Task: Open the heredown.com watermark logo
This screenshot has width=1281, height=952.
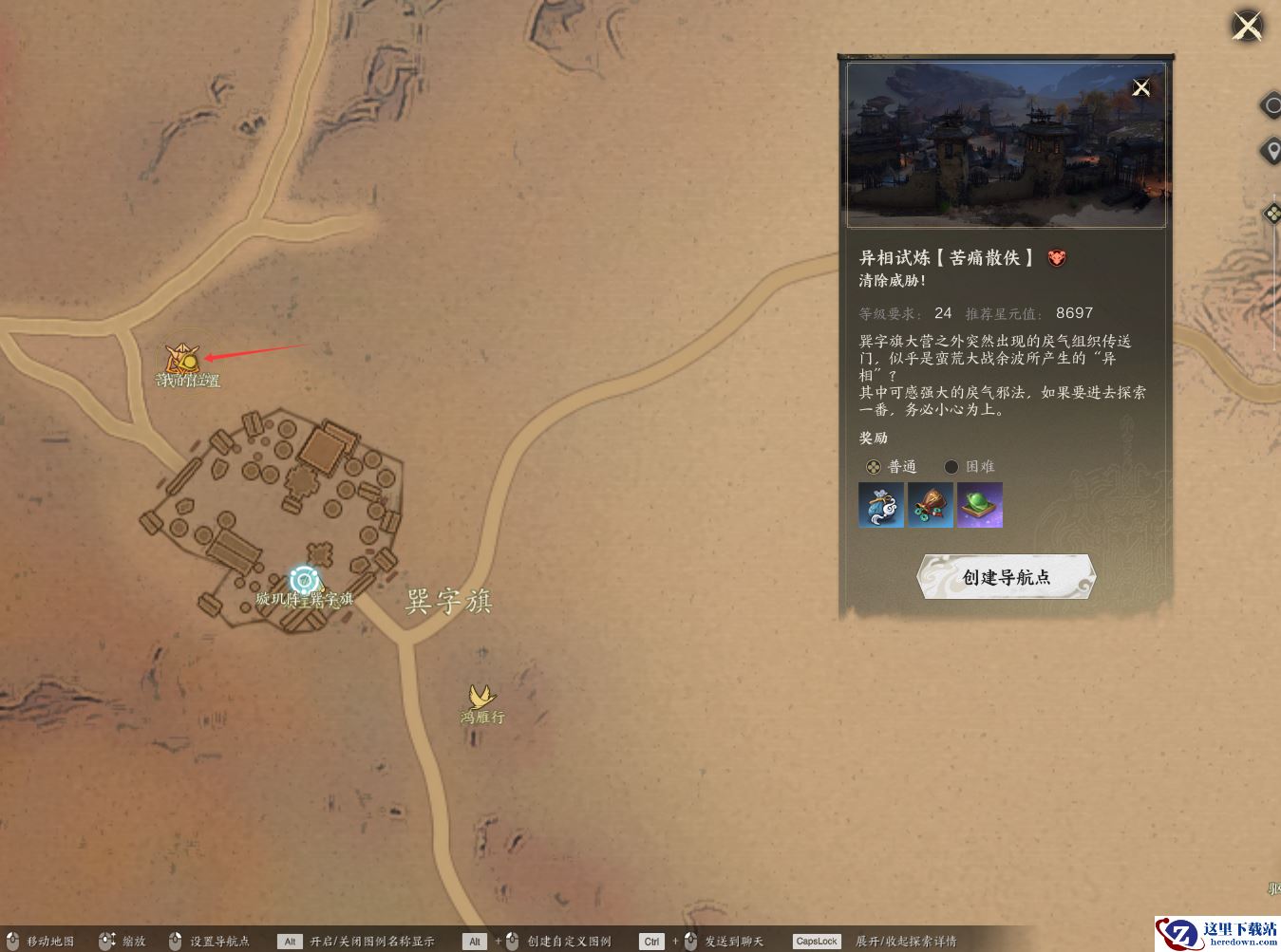Action: tap(1217, 933)
